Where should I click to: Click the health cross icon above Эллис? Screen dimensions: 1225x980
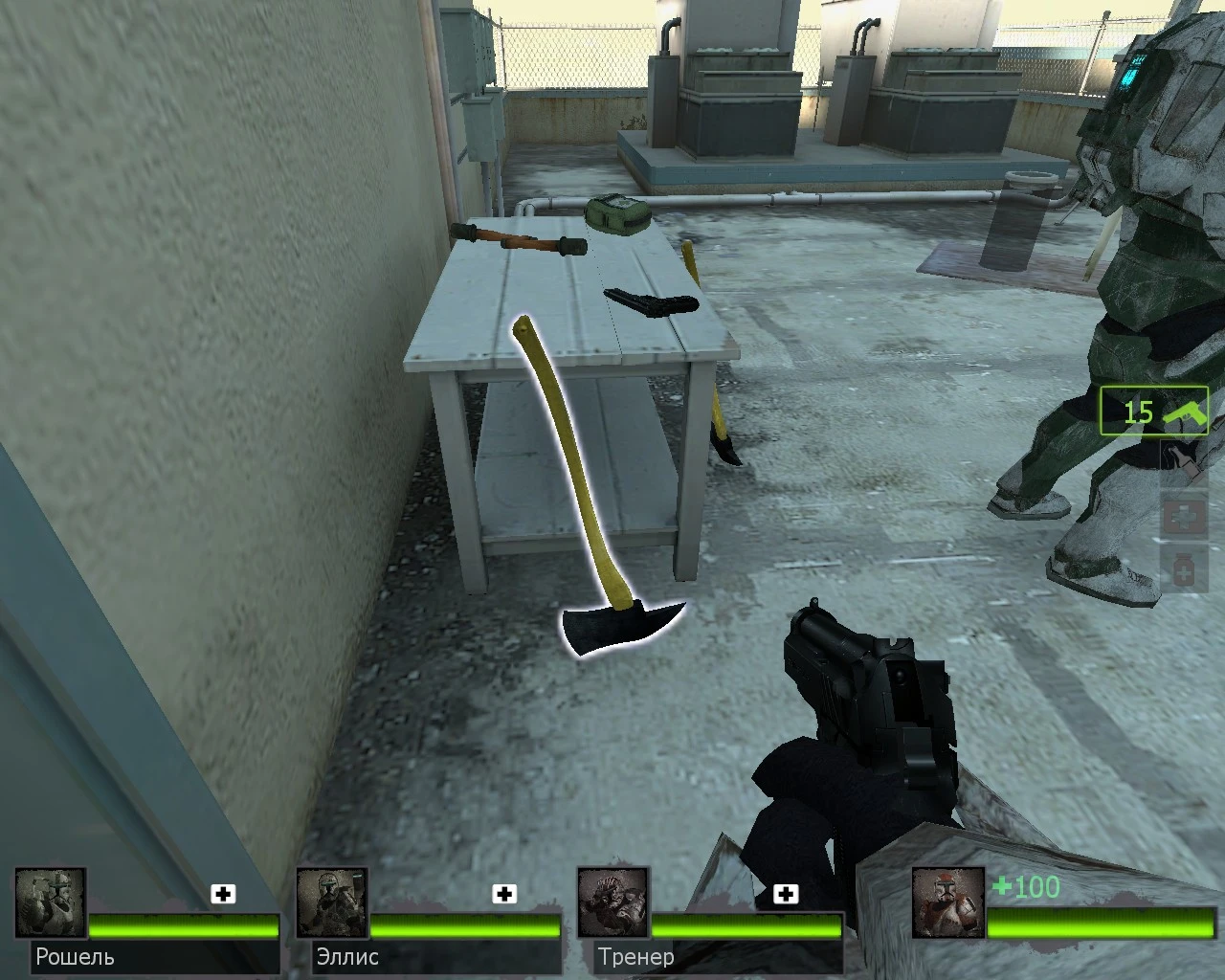[x=504, y=895]
